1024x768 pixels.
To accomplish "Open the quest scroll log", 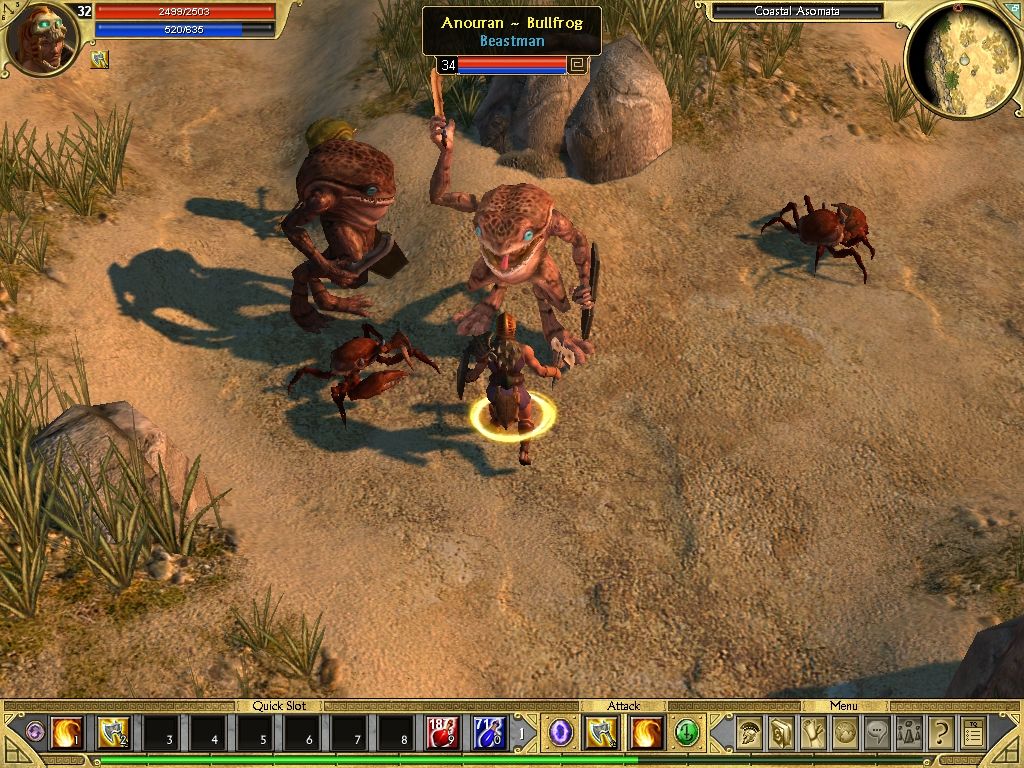I will pyautogui.click(x=813, y=733).
